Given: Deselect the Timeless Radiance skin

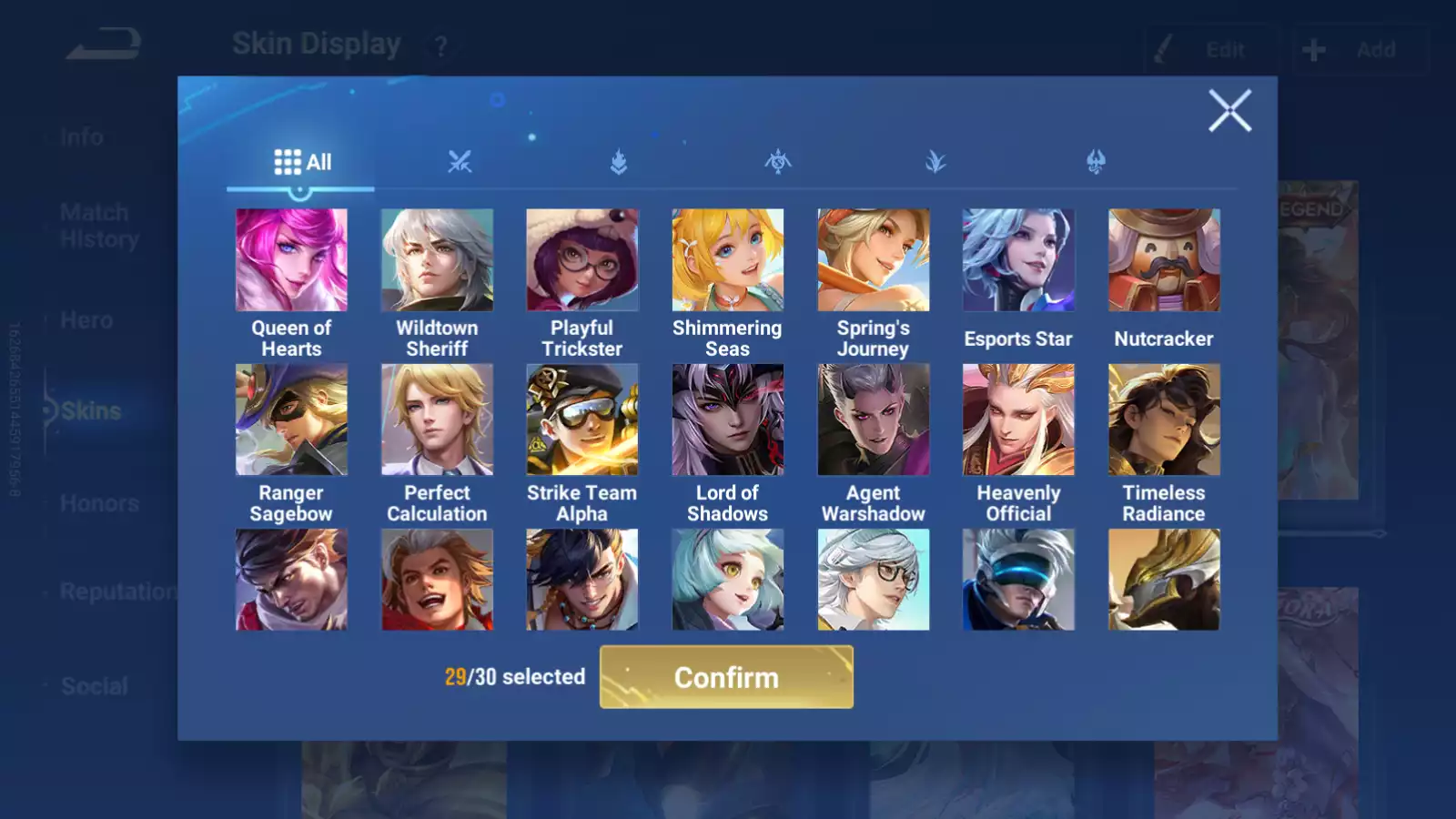Looking at the screenshot, I should point(1164,419).
